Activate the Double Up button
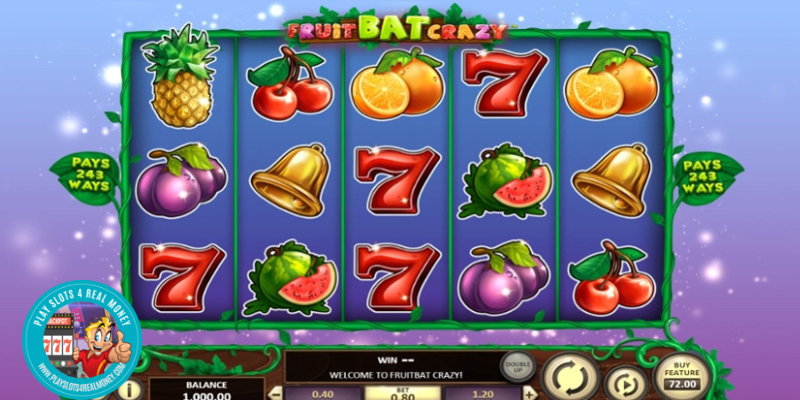Image resolution: width=800 pixels, height=400 pixels. 516,366
